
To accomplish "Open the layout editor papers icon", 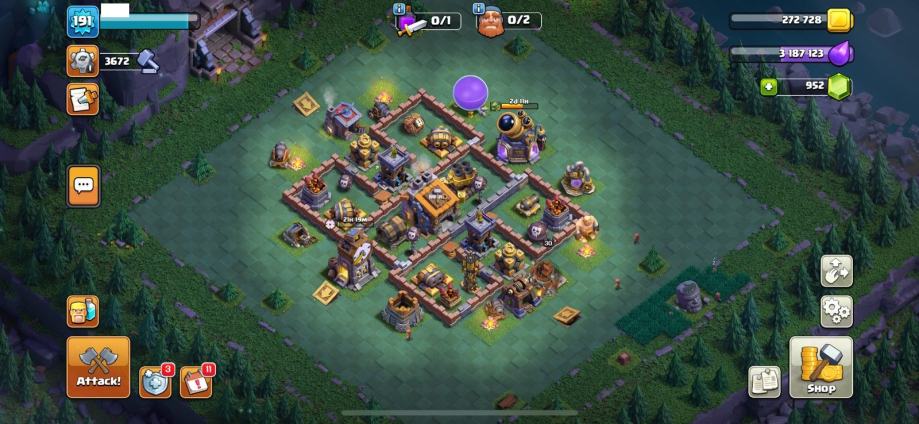I will [x=764, y=381].
